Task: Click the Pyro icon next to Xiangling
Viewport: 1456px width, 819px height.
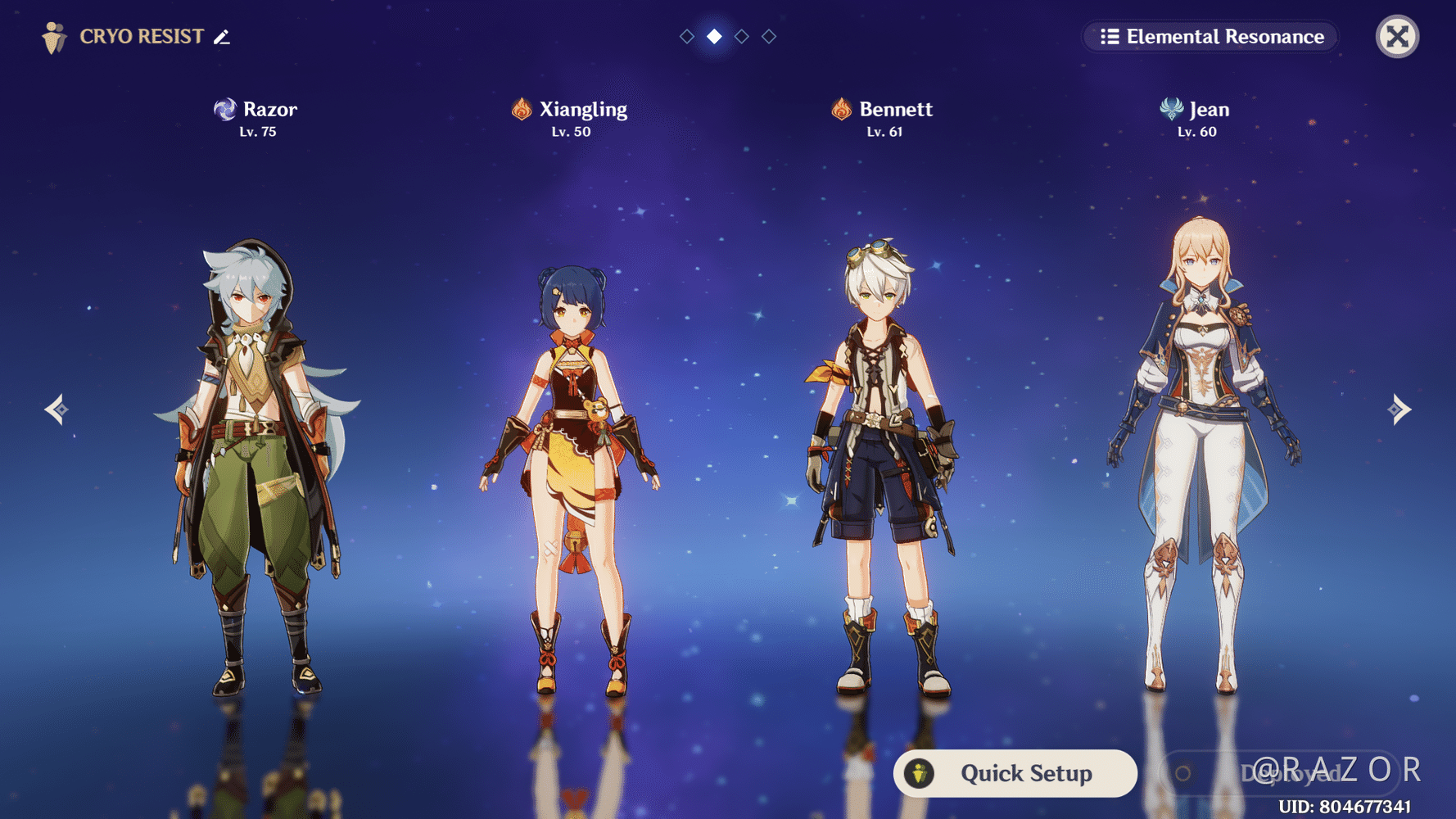Action: click(521, 107)
